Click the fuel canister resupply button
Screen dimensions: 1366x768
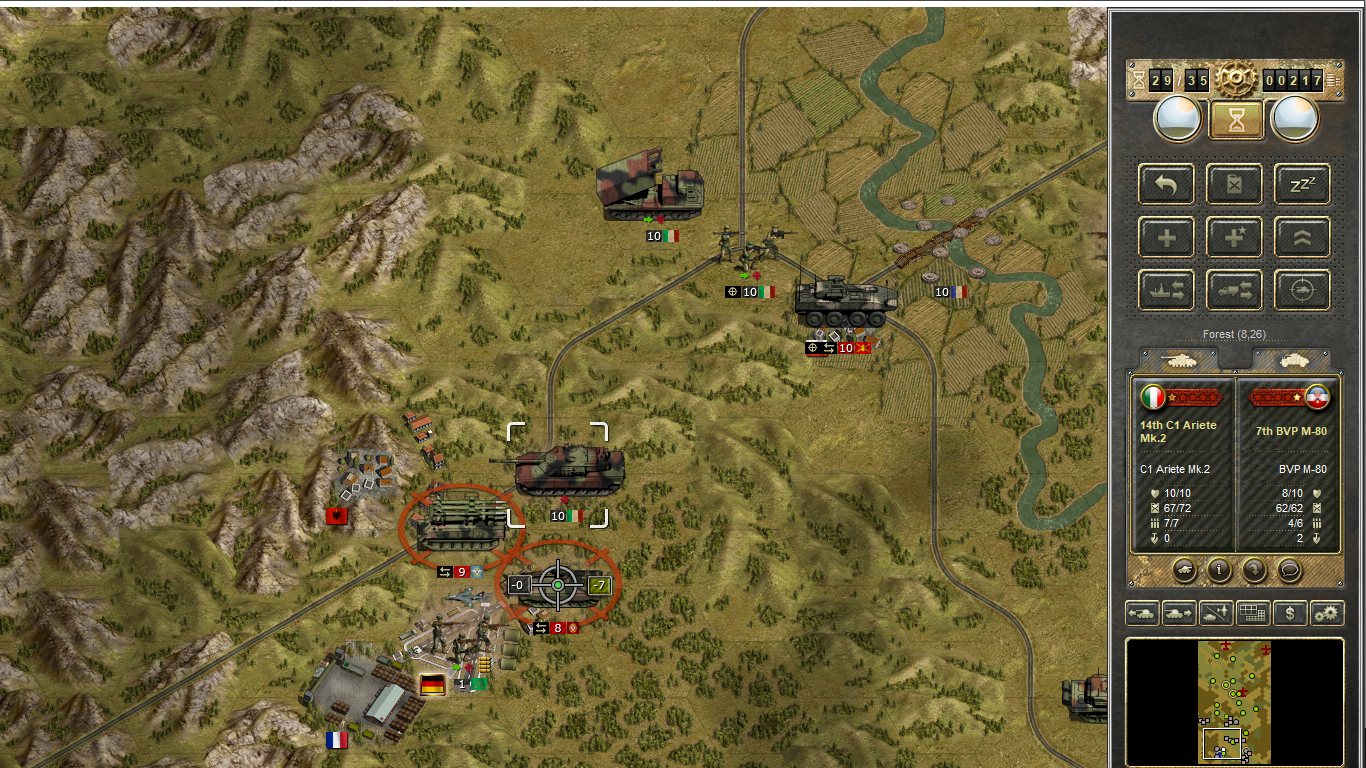pos(1233,184)
